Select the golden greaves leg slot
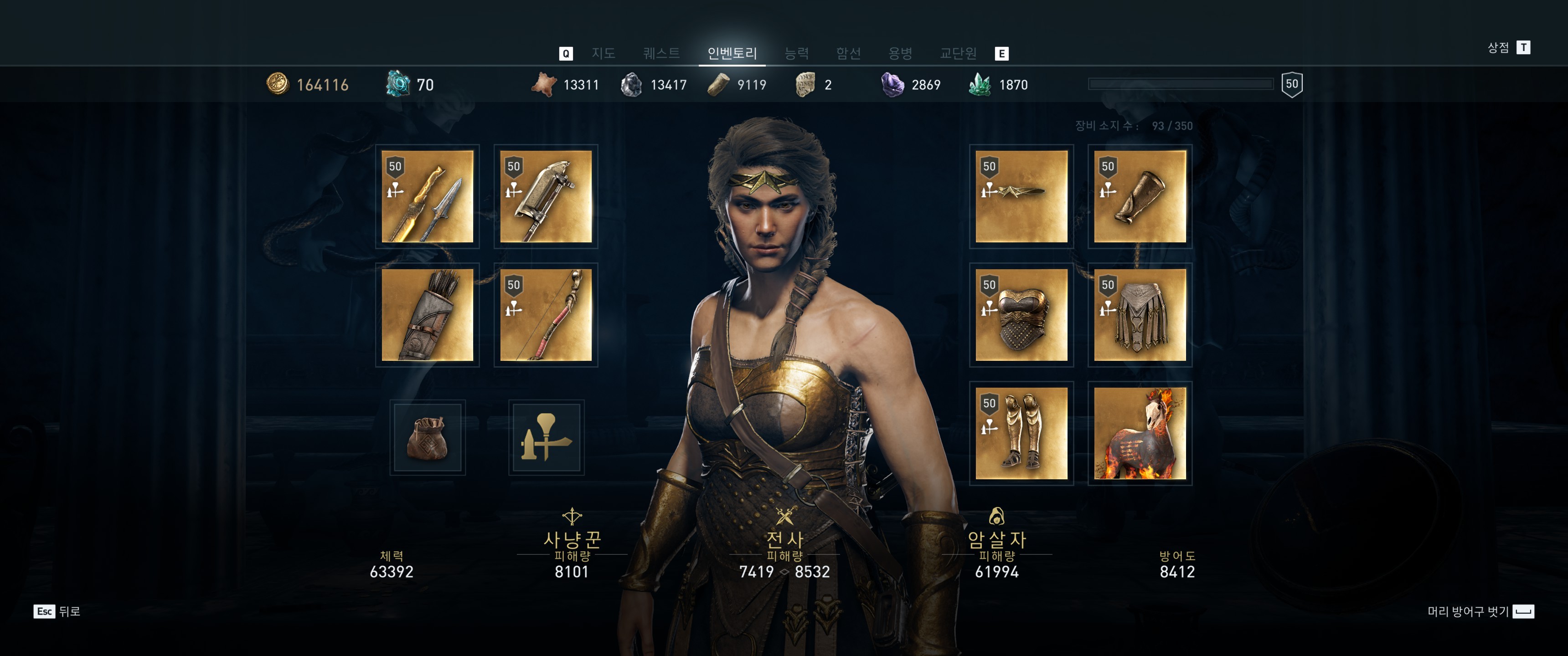This screenshot has height=656, width=1568. pos(1021,433)
